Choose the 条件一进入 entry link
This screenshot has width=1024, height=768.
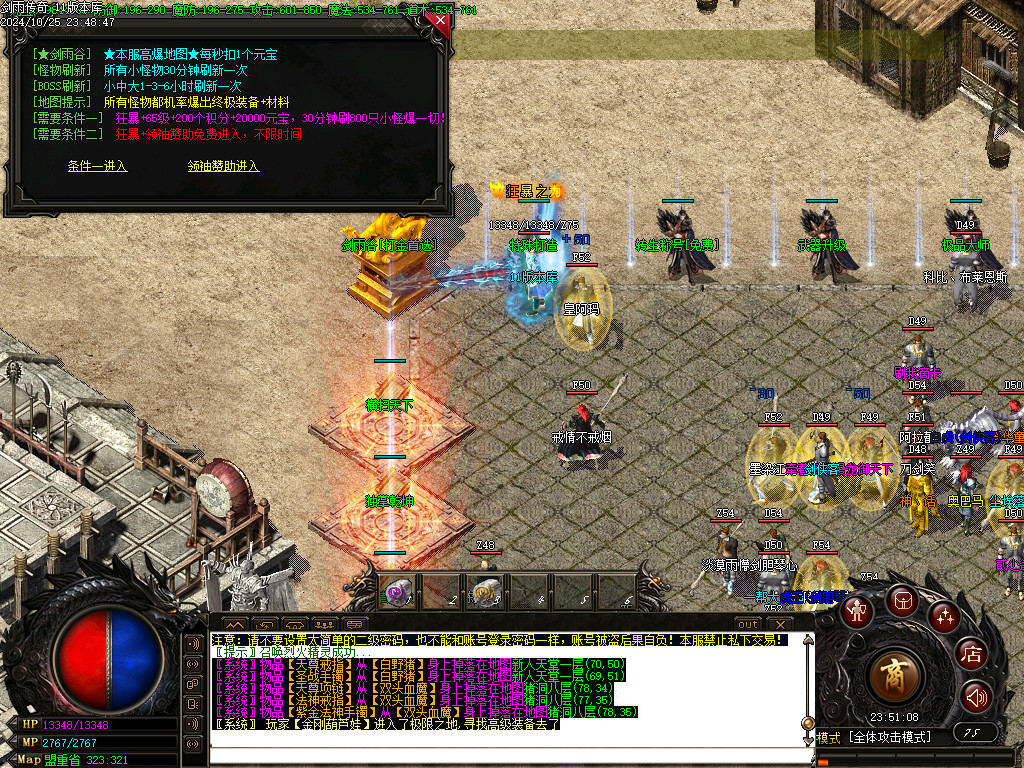97,166
